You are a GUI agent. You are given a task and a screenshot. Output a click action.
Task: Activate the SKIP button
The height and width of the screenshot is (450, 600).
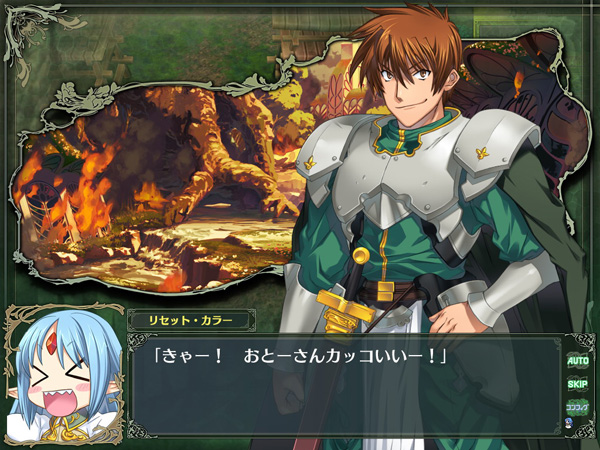tap(577, 384)
